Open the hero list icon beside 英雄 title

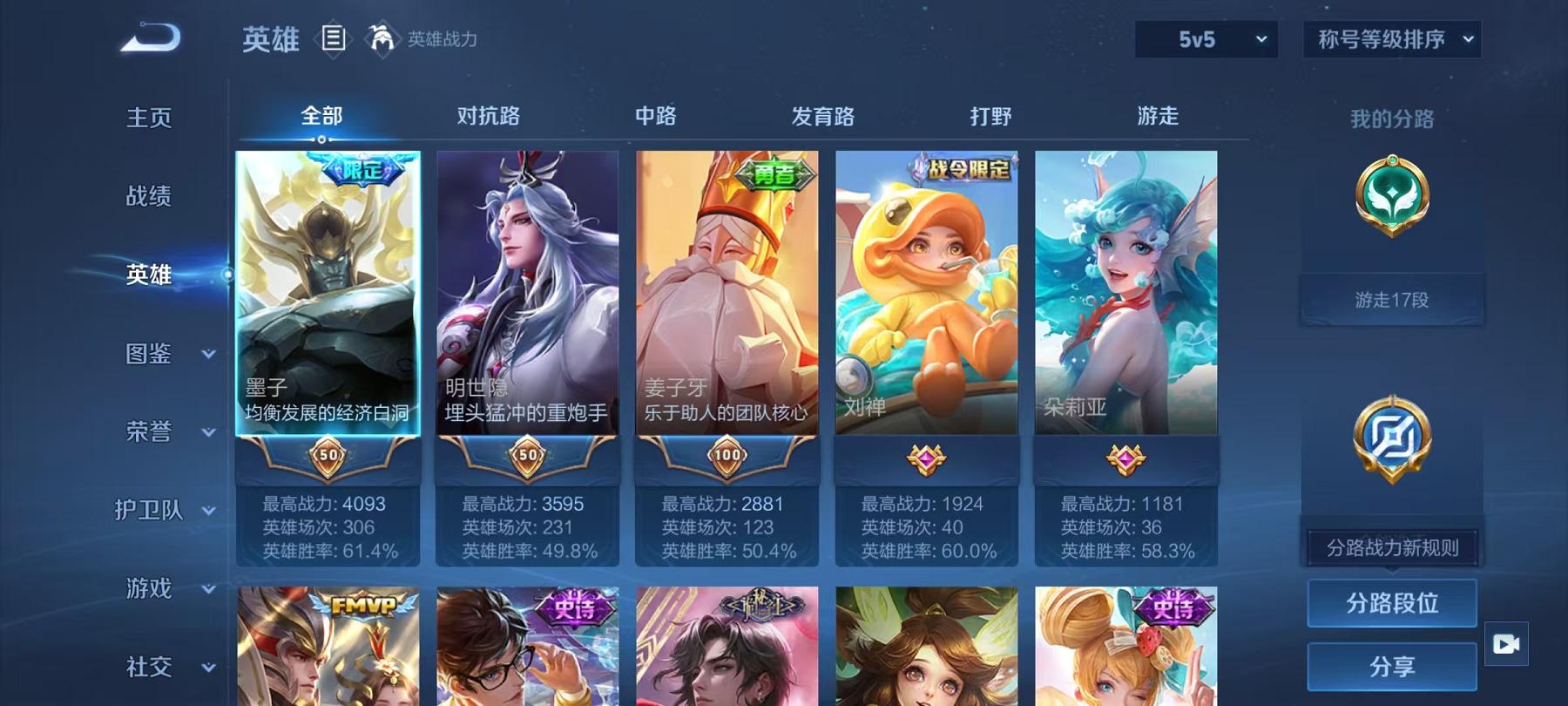pos(334,37)
